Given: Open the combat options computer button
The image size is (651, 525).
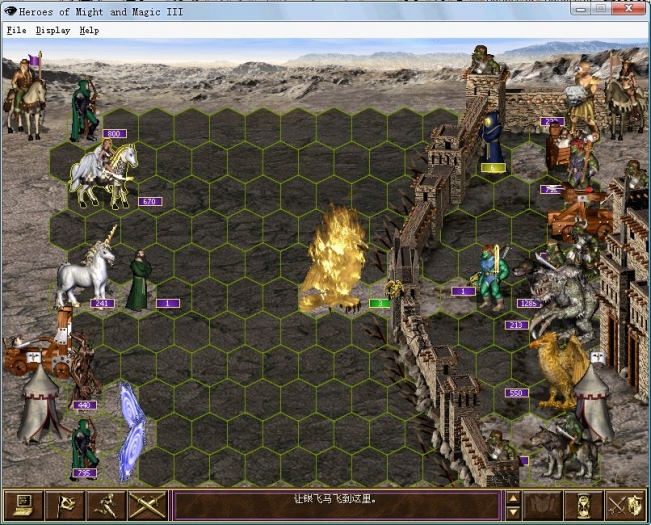Looking at the screenshot, I should (24, 505).
